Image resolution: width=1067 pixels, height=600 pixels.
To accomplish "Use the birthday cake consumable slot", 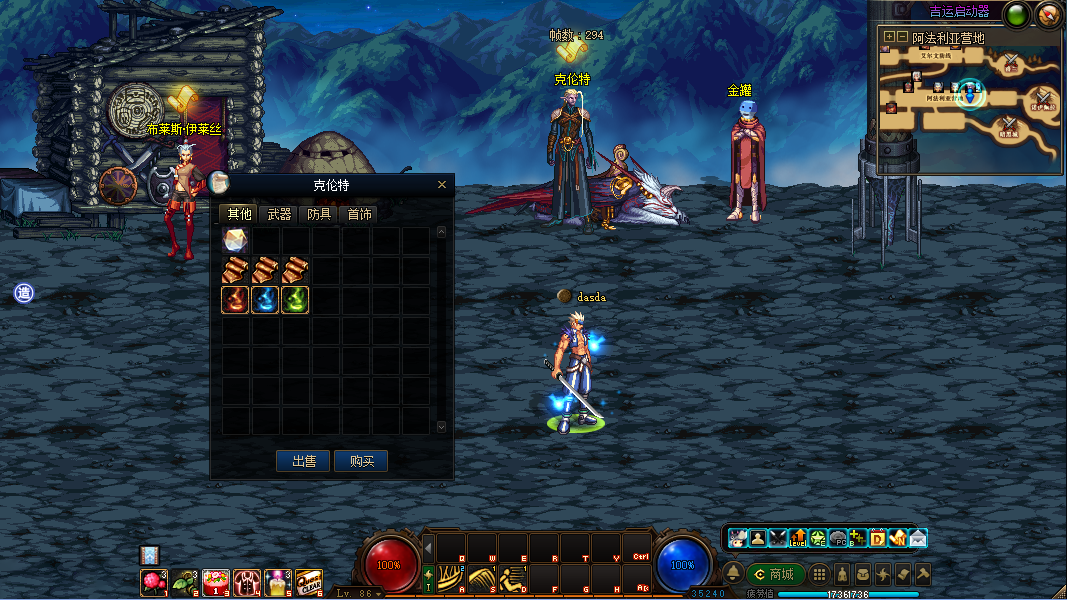I will click(x=215, y=581).
